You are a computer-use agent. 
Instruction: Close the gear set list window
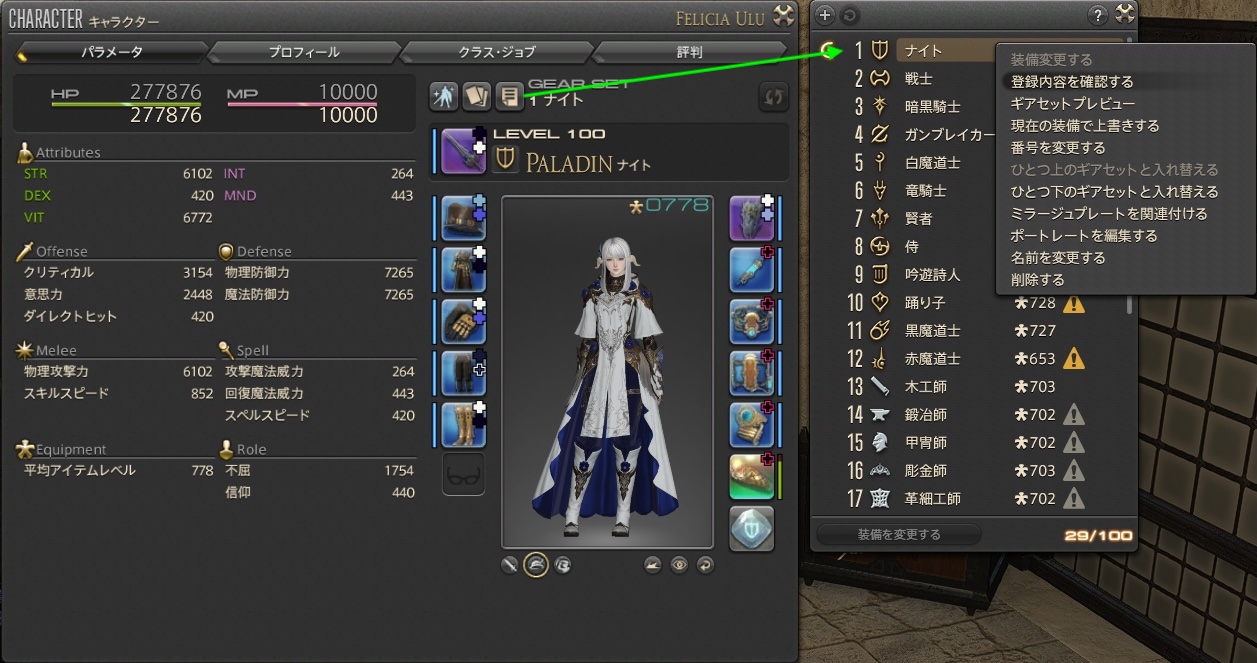1125,14
